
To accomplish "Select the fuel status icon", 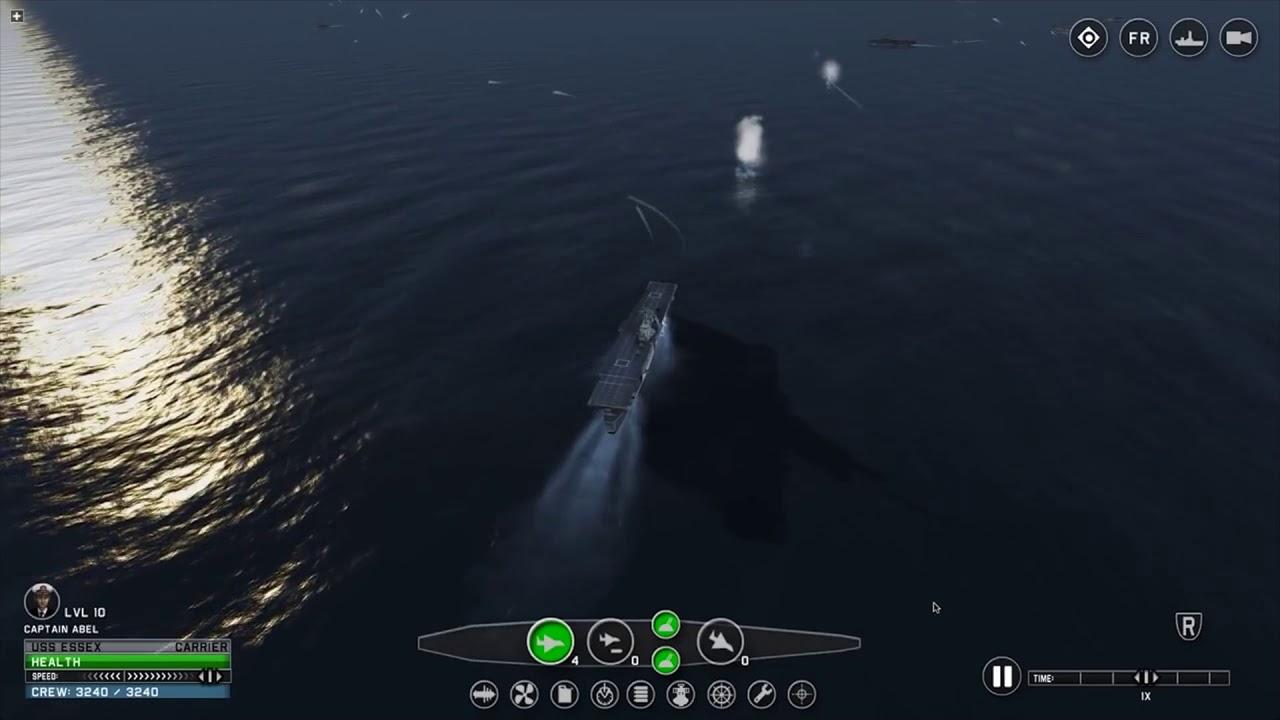I will point(563,694).
